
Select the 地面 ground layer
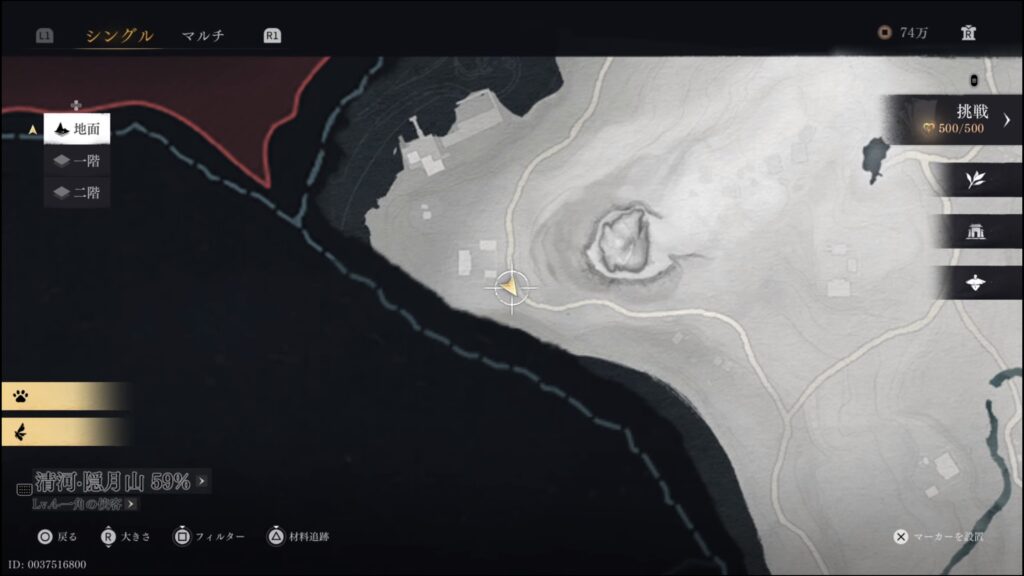tap(77, 129)
